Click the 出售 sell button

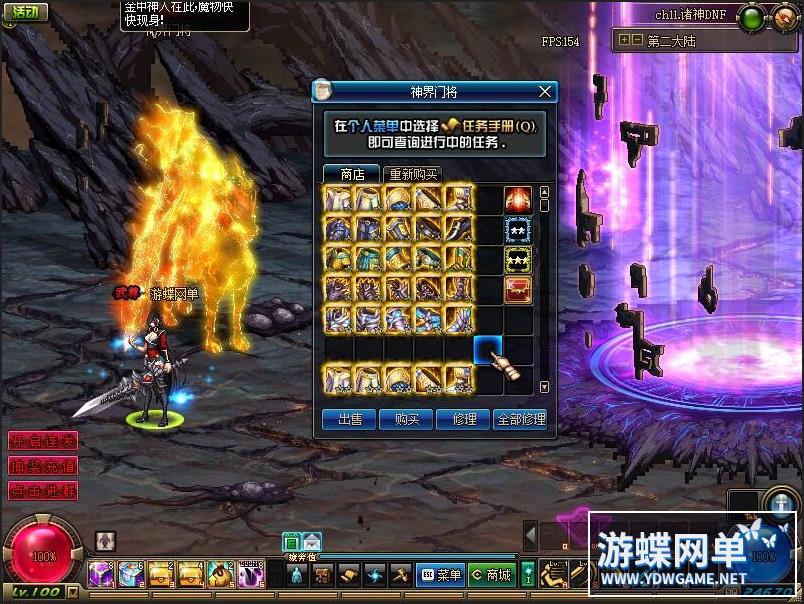(349, 420)
